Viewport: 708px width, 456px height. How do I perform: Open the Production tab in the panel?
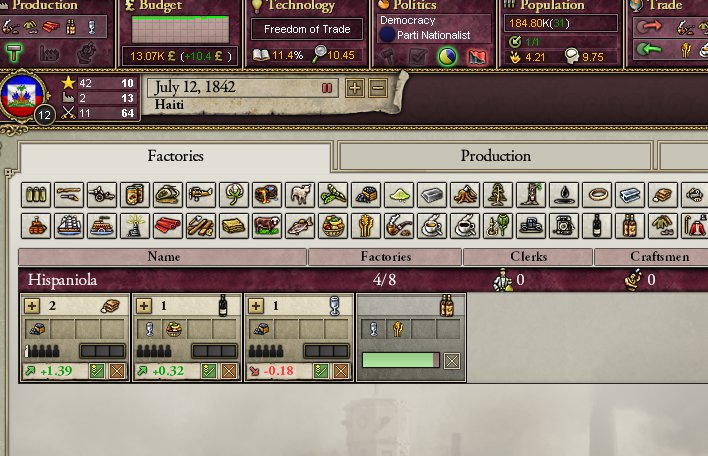pyautogui.click(x=495, y=156)
